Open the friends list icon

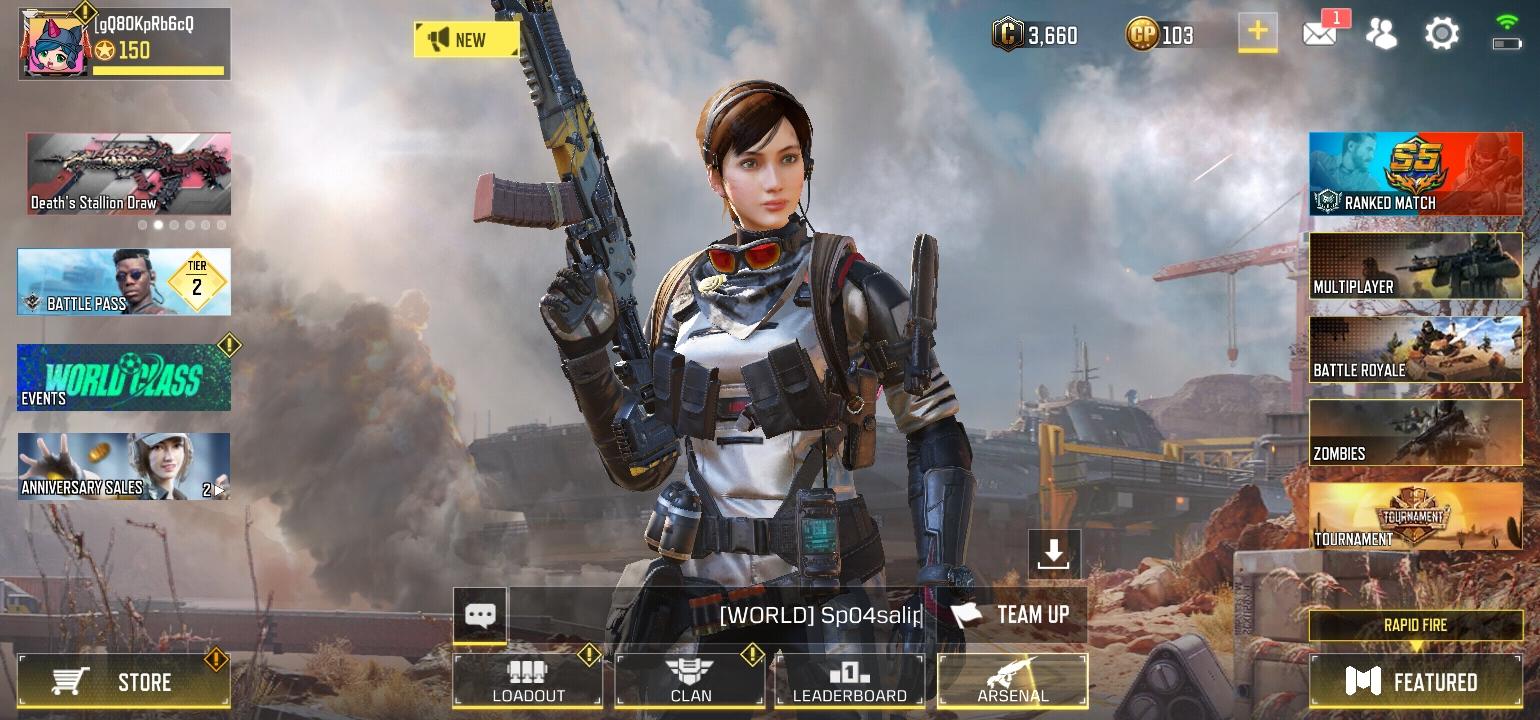pos(1382,33)
